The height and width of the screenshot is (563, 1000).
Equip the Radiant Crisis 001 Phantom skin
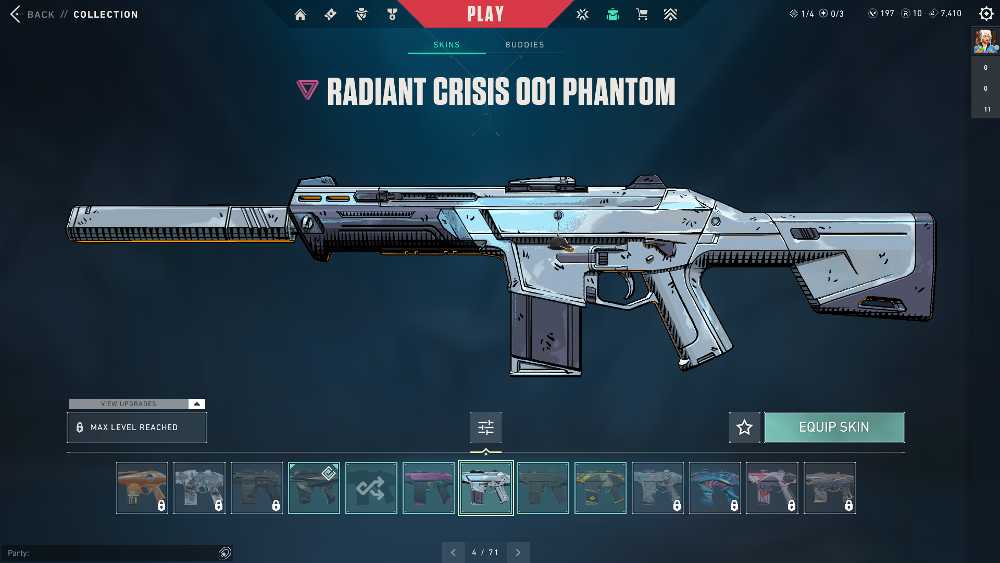[834, 428]
